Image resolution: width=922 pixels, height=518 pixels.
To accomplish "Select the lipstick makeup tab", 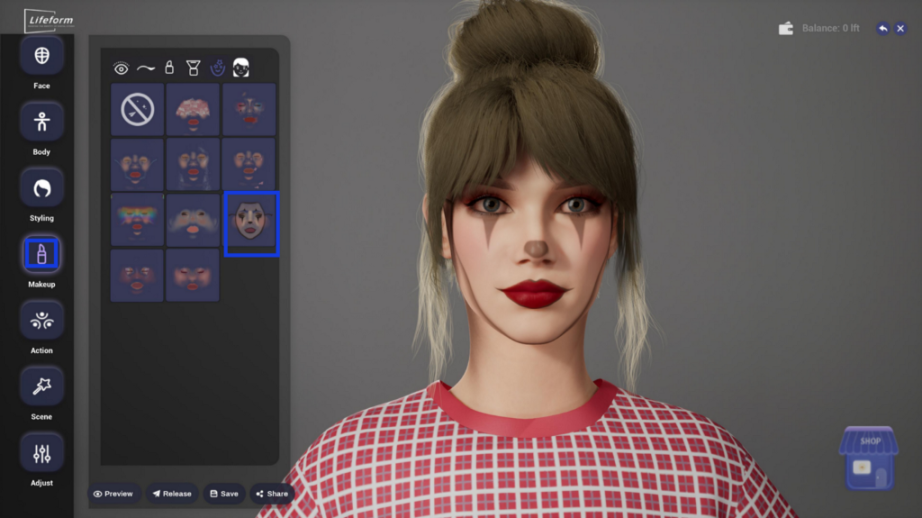I will [x=169, y=68].
